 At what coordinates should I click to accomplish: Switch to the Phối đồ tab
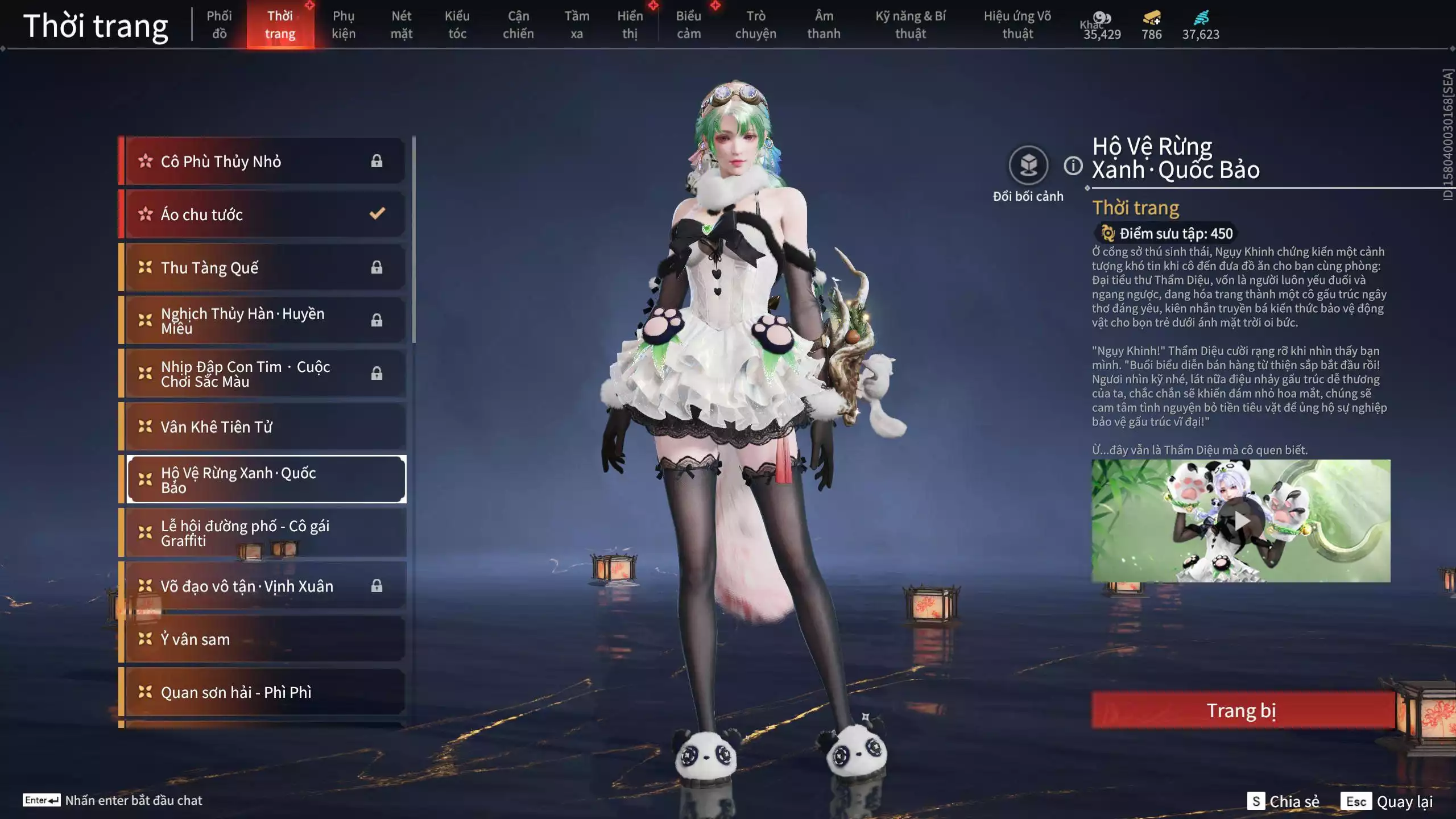pyautogui.click(x=219, y=25)
